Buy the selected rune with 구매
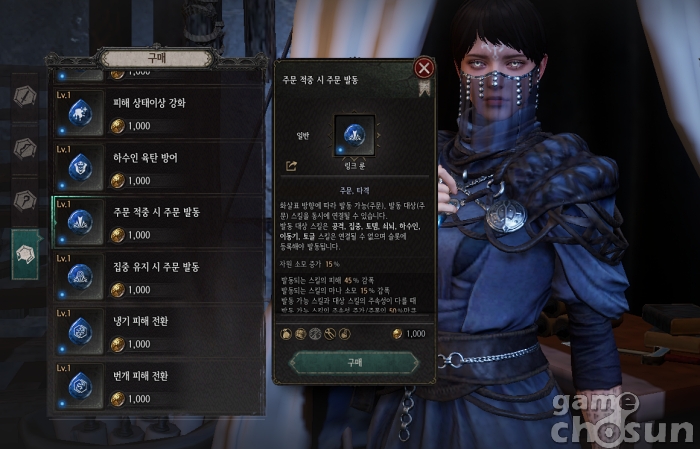 click(354, 362)
